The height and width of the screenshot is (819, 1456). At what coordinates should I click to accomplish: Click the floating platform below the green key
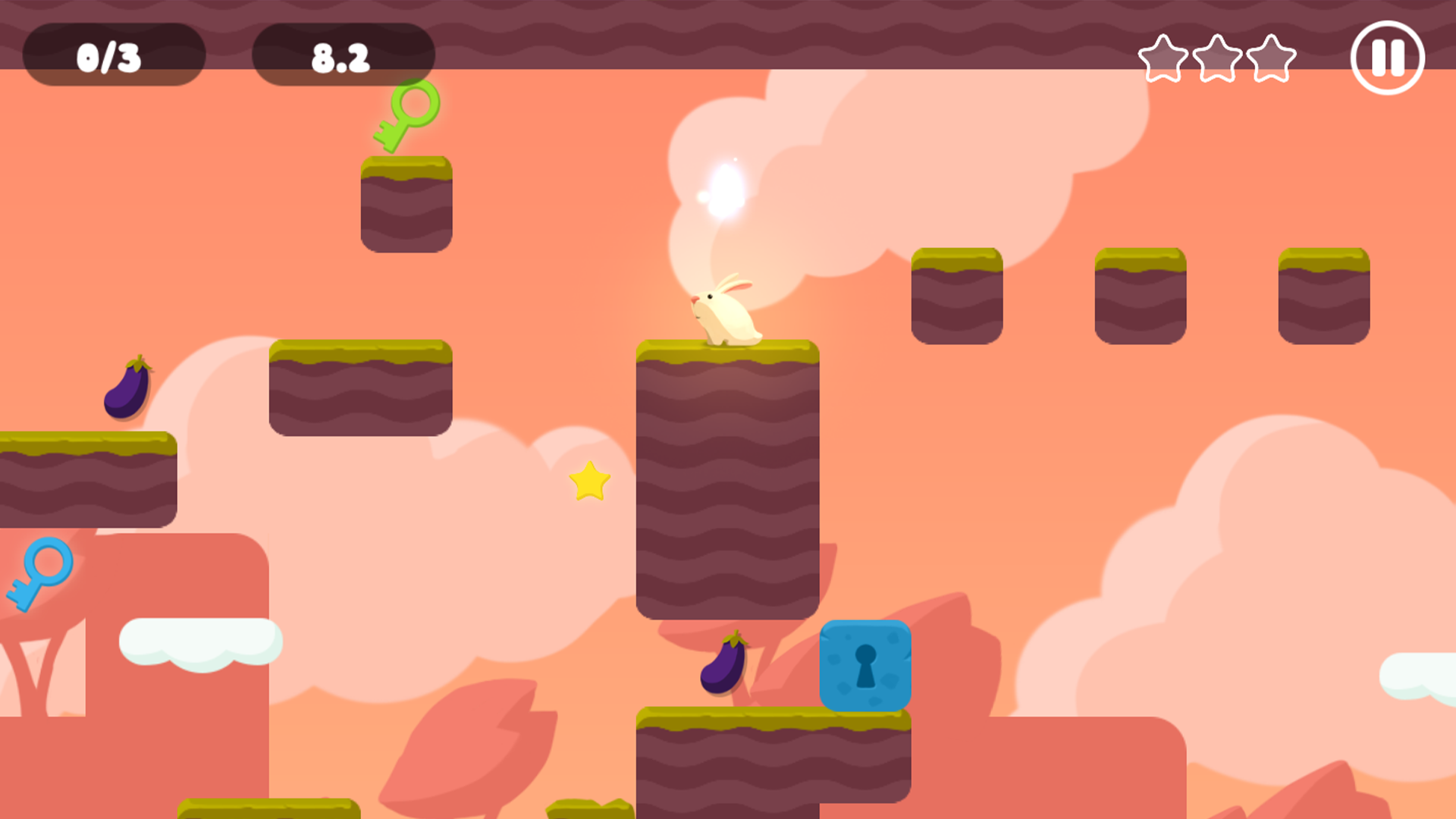point(408,205)
